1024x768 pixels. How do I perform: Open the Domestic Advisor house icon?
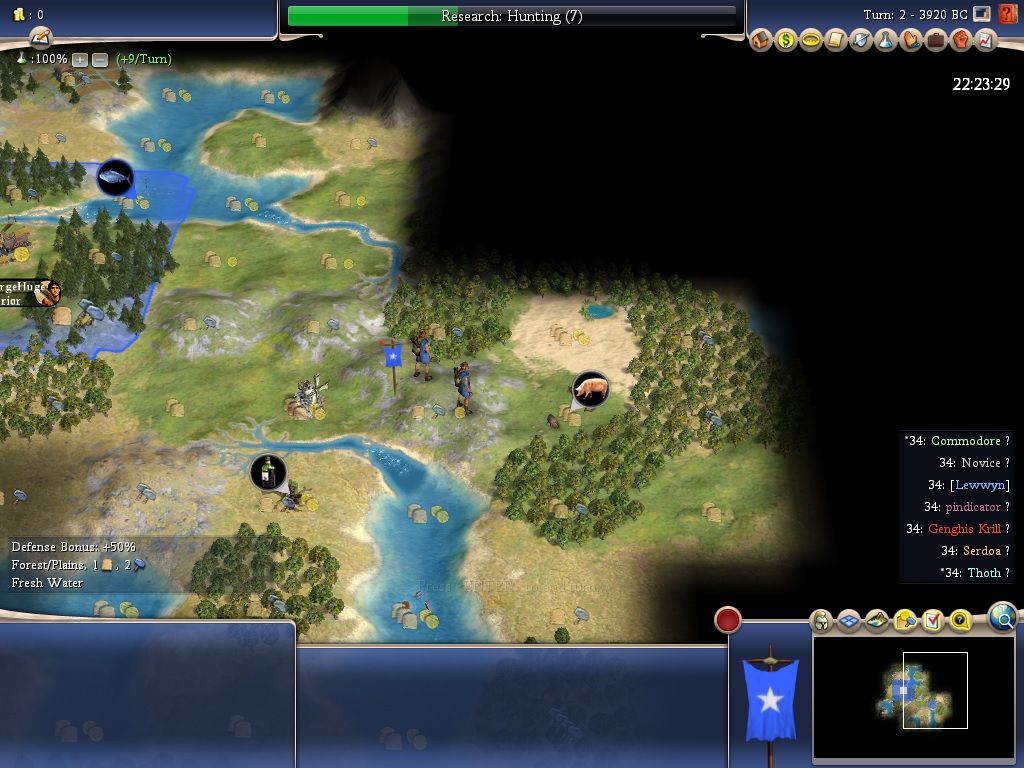(x=761, y=41)
